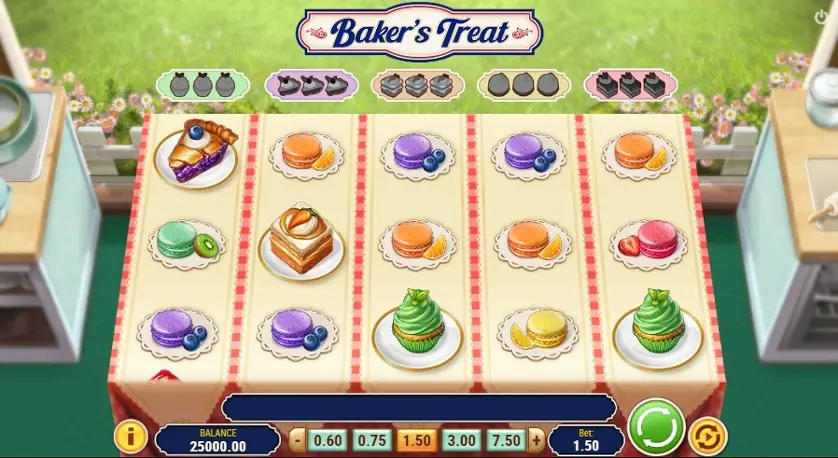
Task: Spin the reels with the green button
Action: (656, 427)
